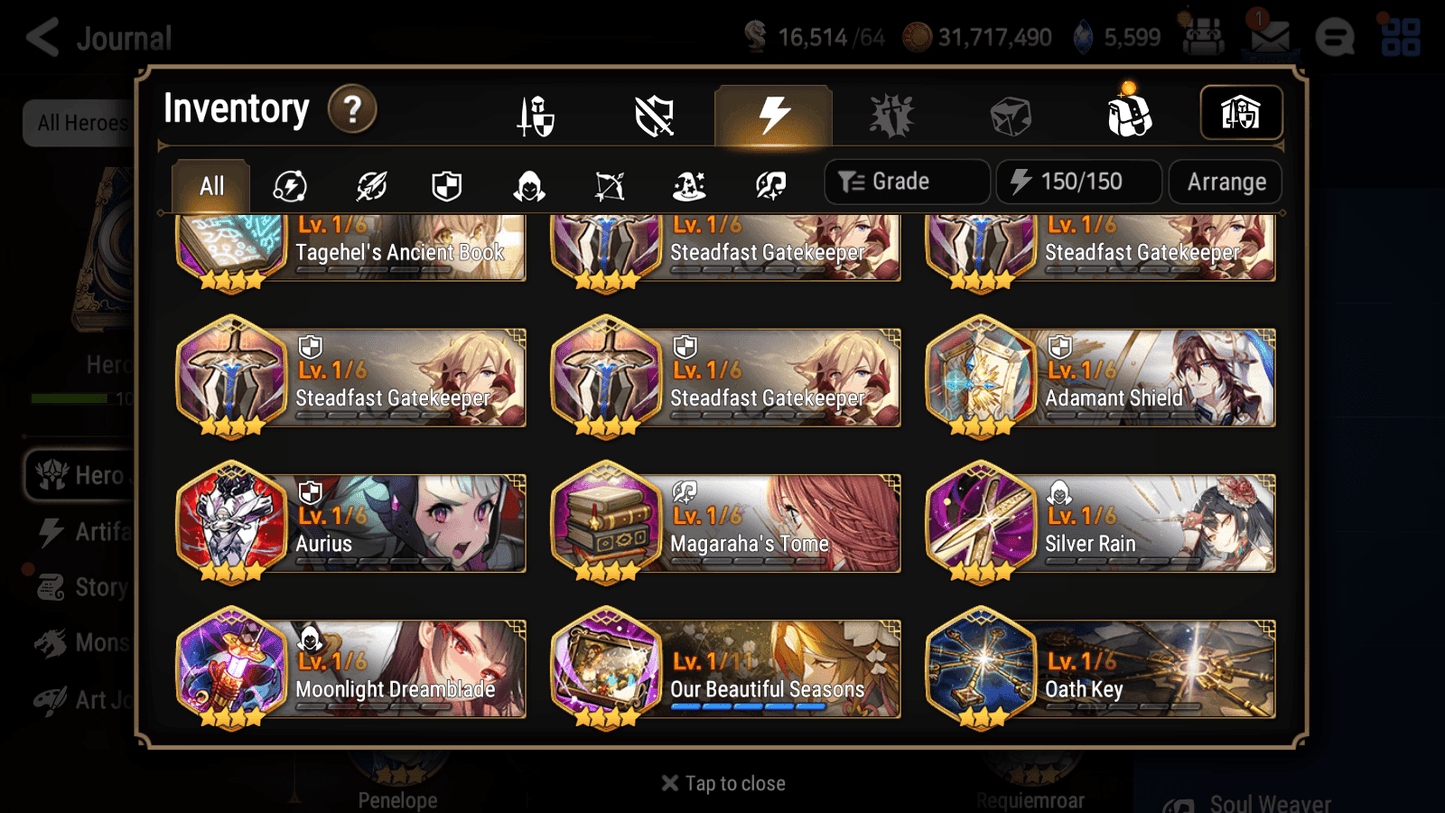The height and width of the screenshot is (813, 1445).
Task: Toggle the Warrior class filter
Action: [x=369, y=182]
